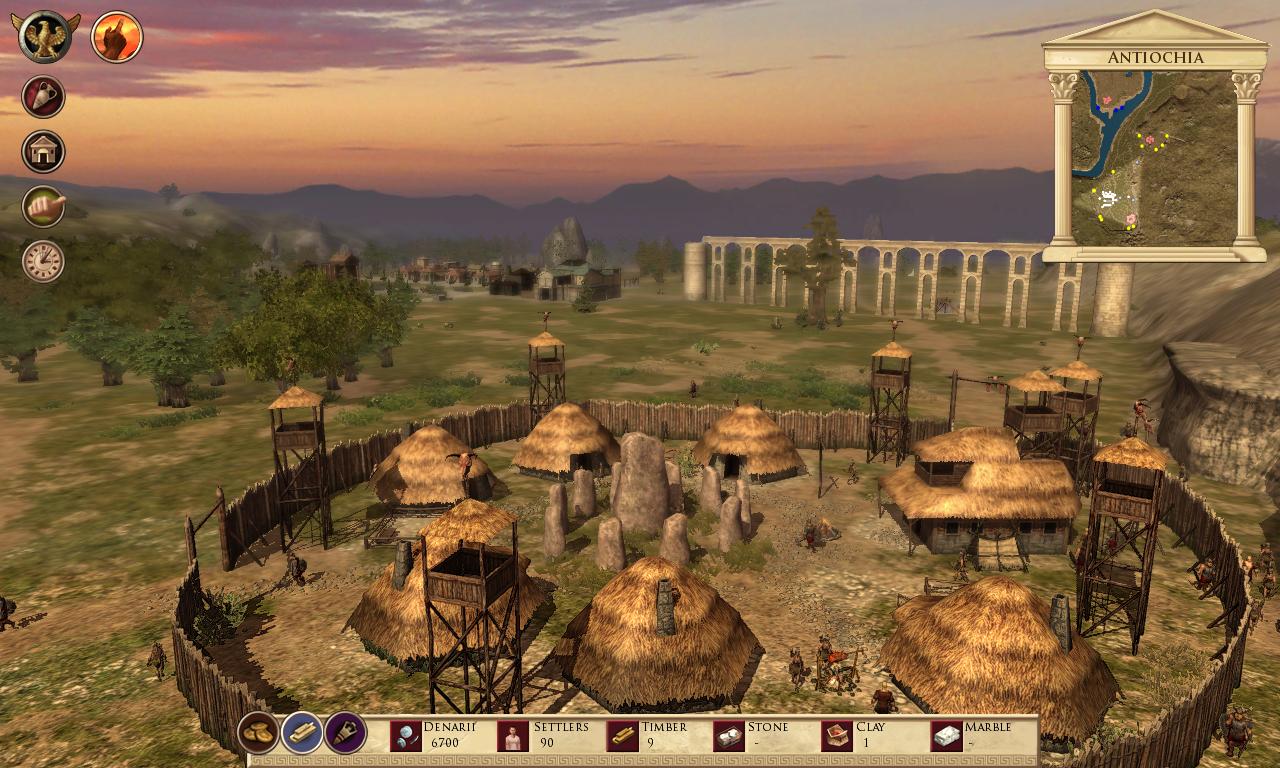Viewport: 1280px width, 768px height.
Task: Open the golden eagle main menu
Action: pos(44,37)
